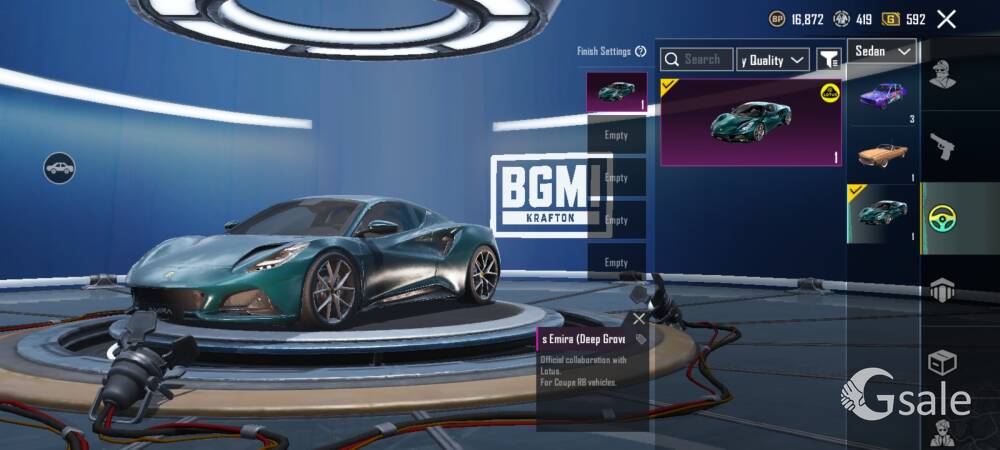Click the BP currency counter icon
Screen dimensions: 1000x450
[x=777, y=19]
